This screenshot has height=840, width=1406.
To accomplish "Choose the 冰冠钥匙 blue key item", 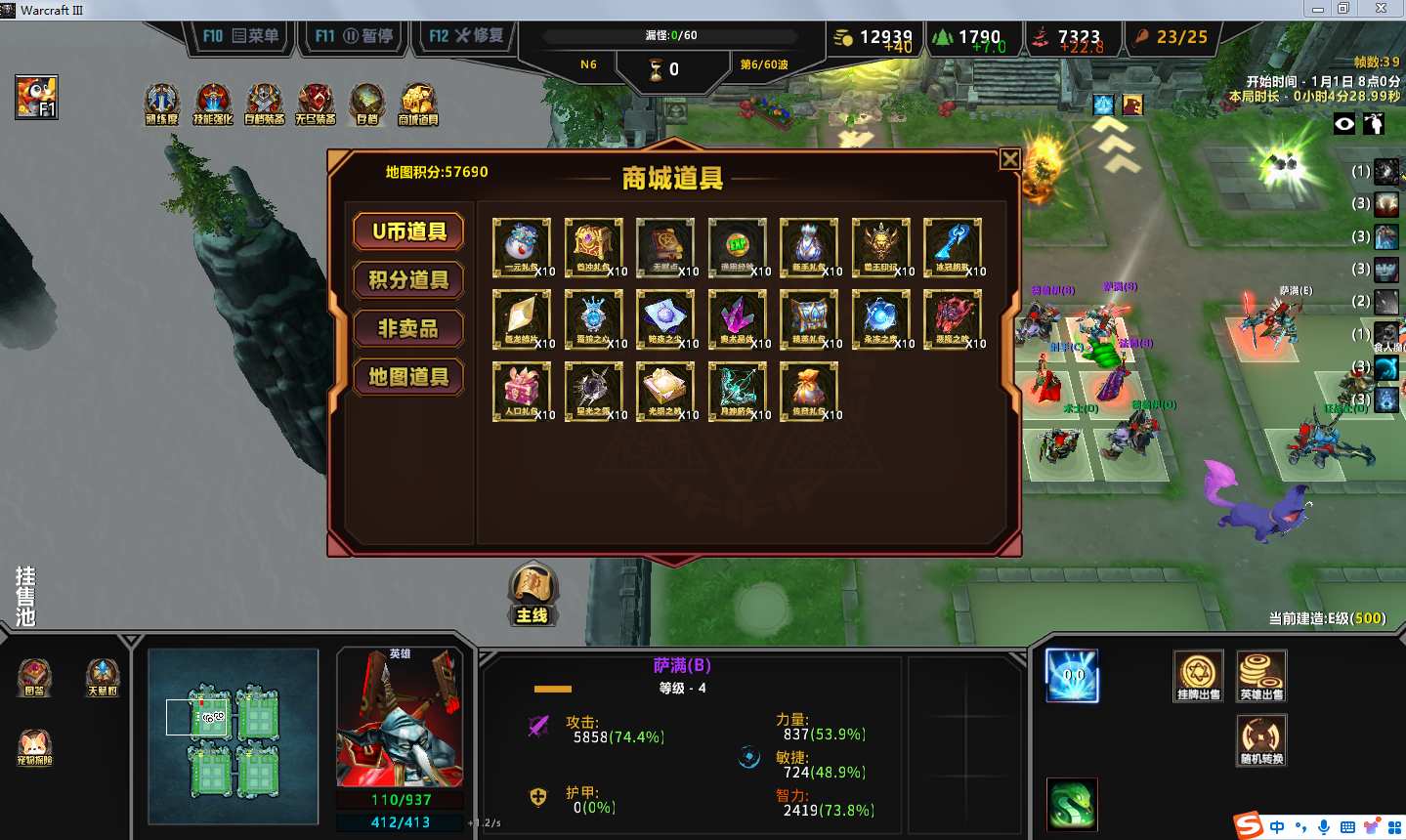I will [x=952, y=246].
